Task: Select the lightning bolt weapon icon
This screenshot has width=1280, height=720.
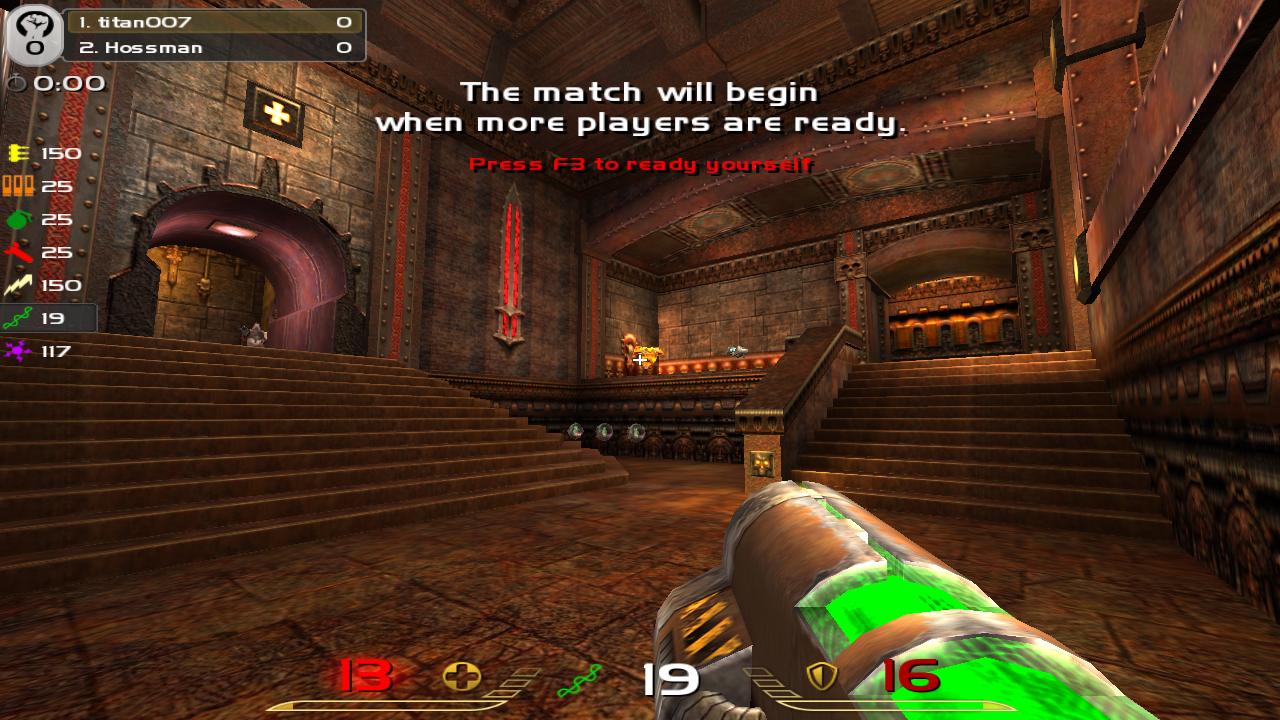Action: (x=18, y=286)
